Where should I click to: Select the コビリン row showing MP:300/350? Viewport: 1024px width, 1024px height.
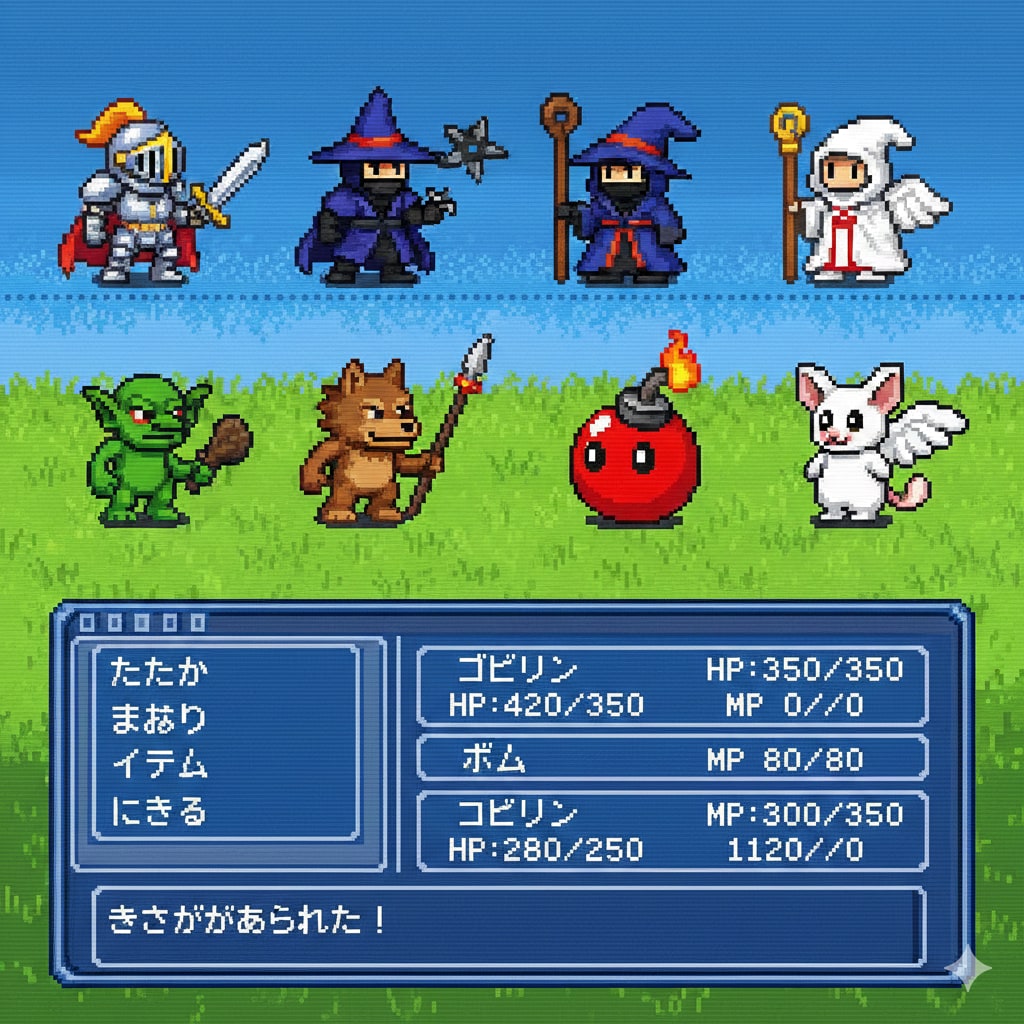click(671, 831)
